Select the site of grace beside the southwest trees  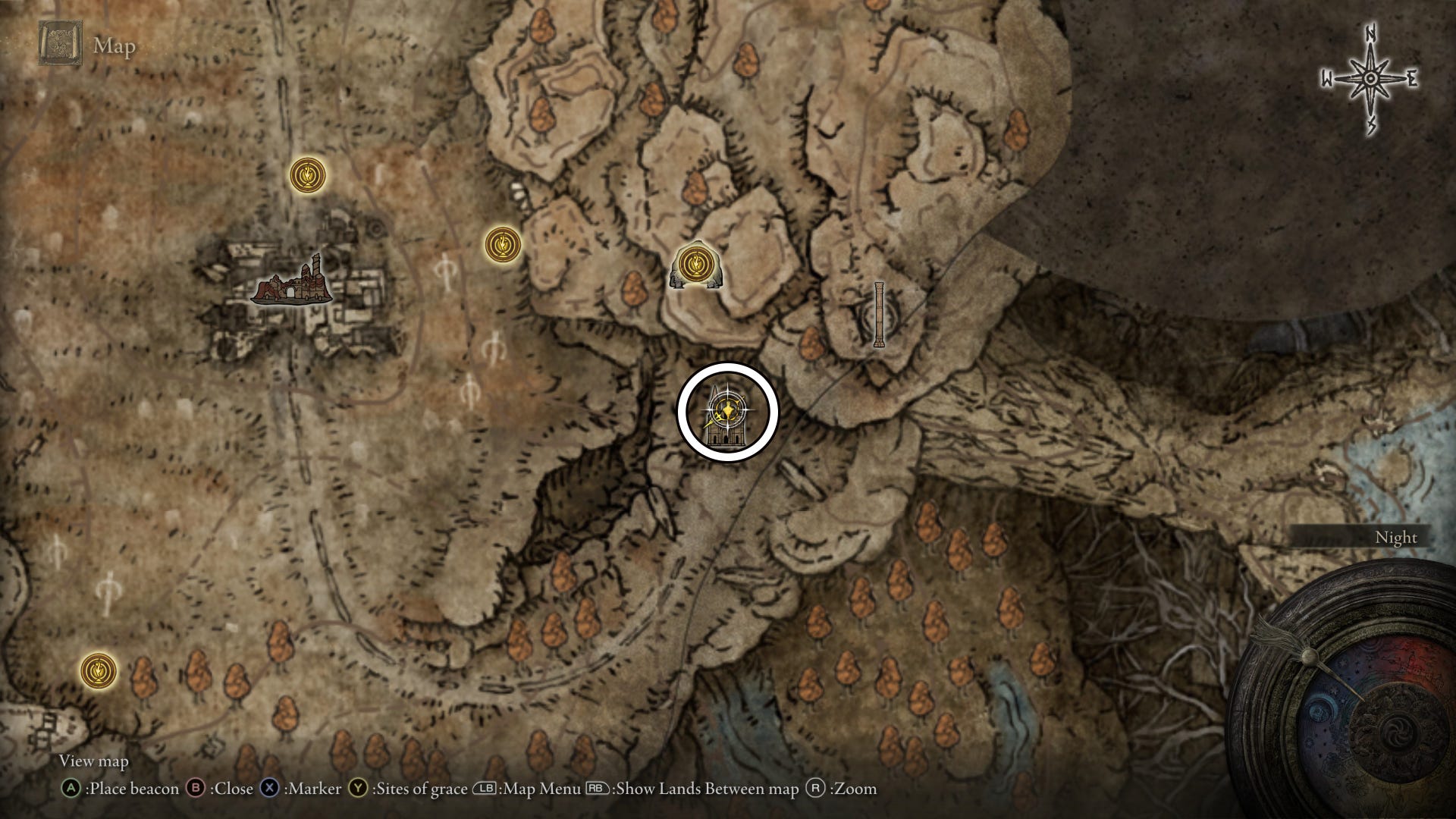[x=99, y=671]
